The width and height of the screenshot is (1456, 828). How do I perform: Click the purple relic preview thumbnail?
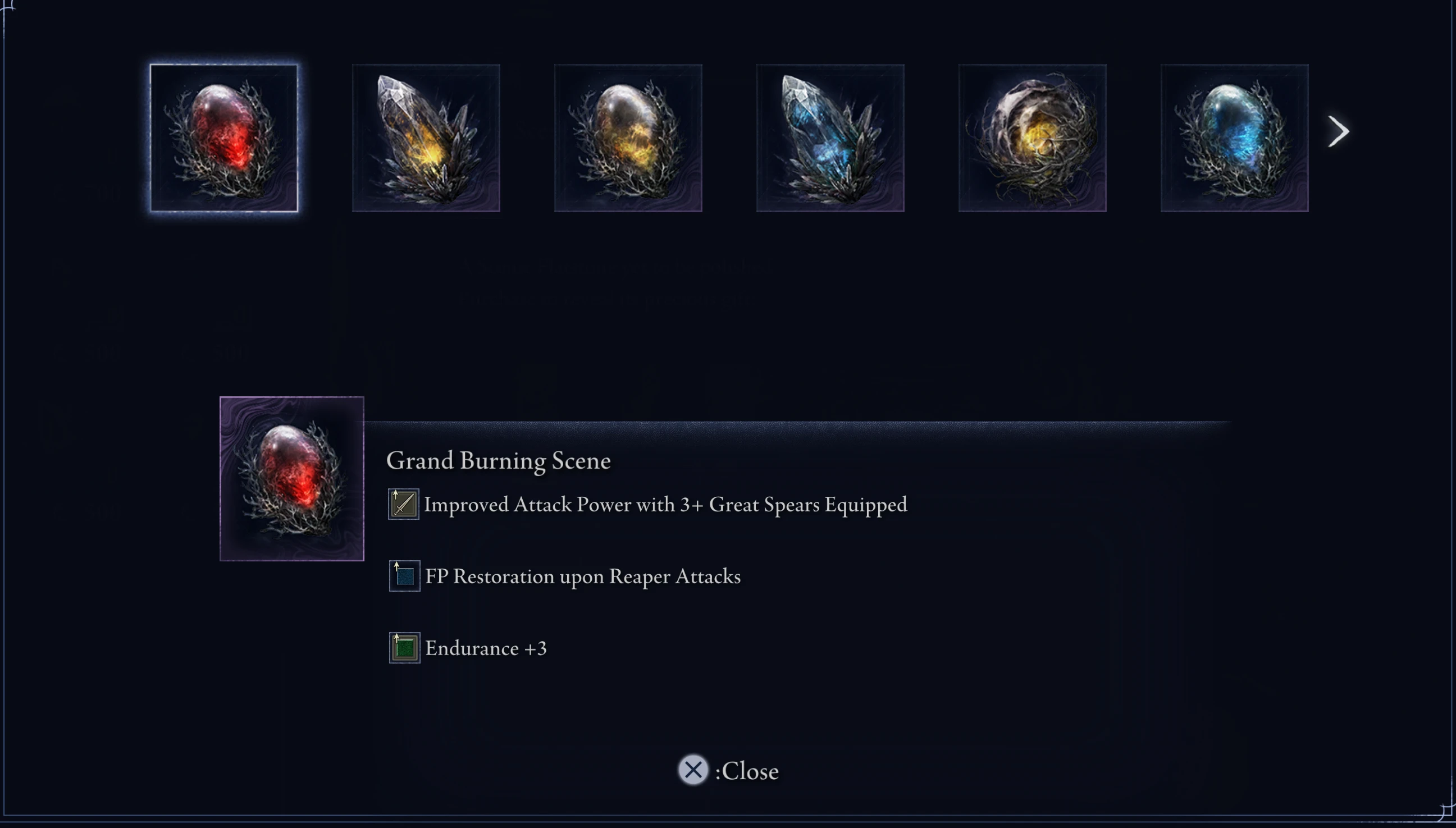[292, 479]
